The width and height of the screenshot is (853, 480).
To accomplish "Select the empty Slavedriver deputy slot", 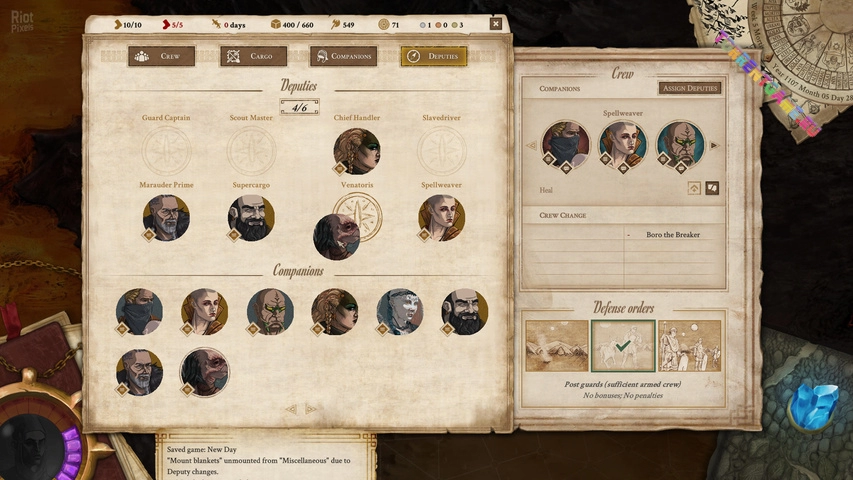I will click(441, 150).
